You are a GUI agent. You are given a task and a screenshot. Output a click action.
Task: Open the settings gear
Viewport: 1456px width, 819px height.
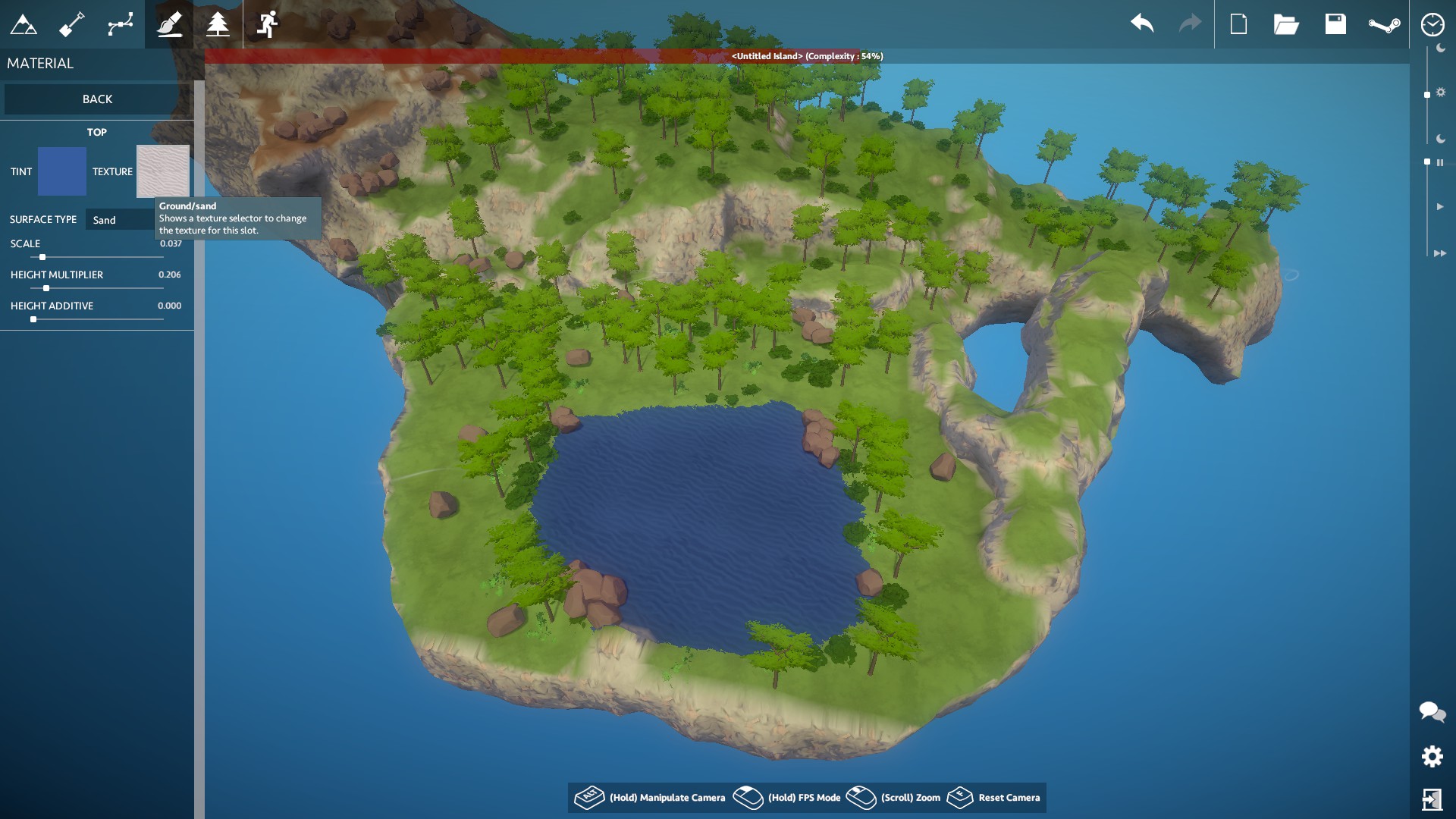(x=1432, y=756)
